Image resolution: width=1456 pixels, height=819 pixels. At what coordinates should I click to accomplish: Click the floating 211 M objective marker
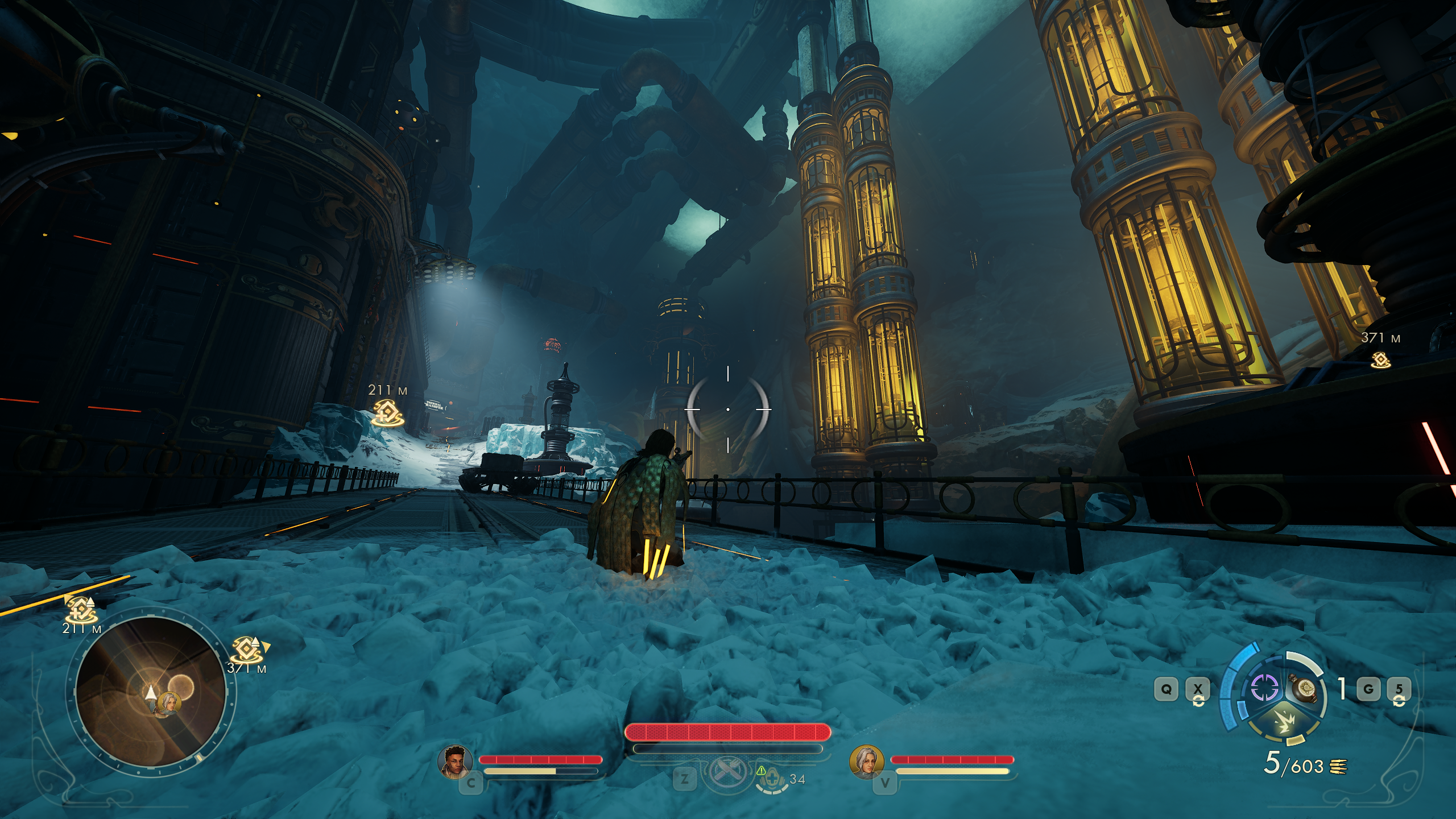[387, 412]
